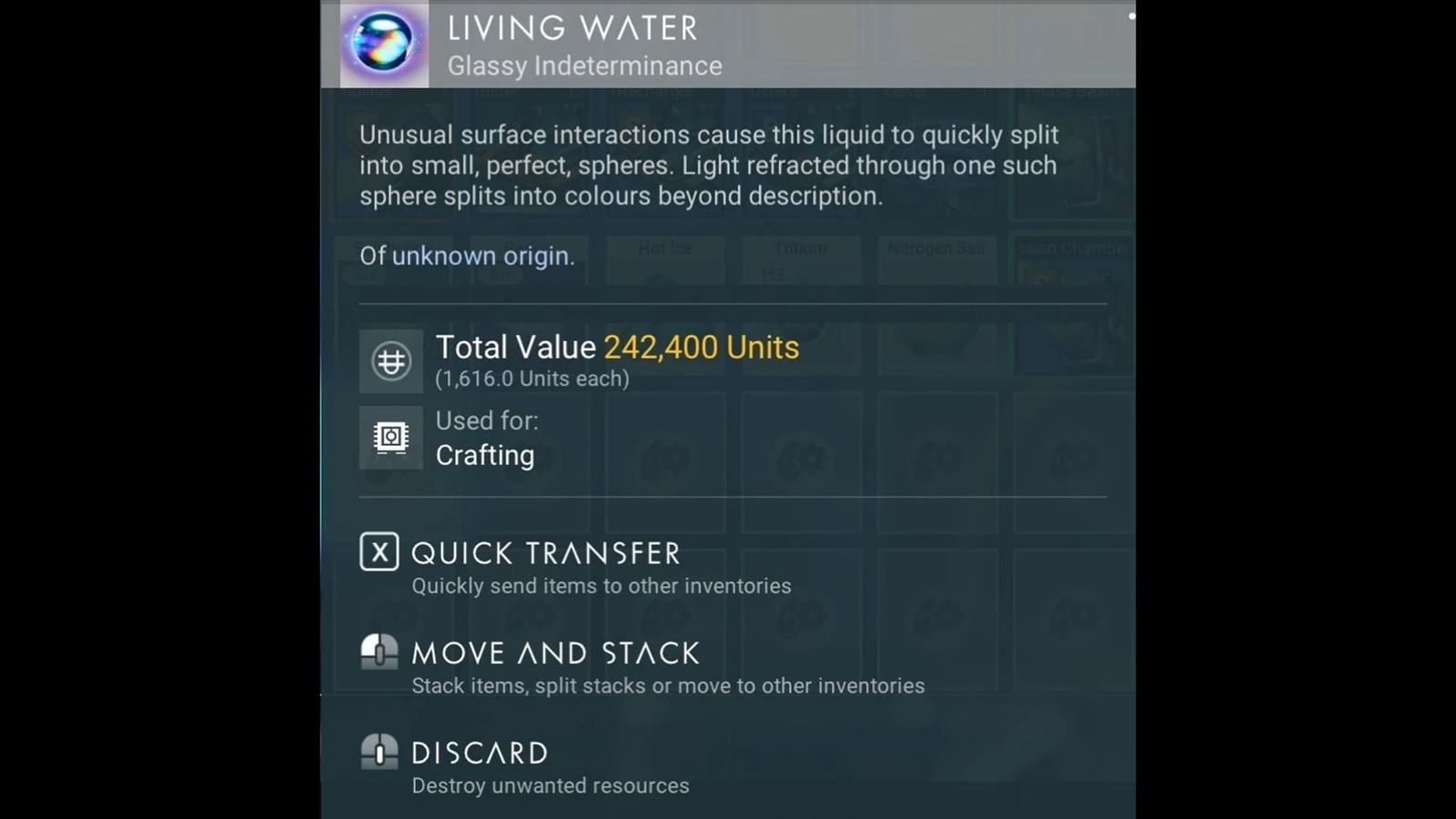Click the Living Water title header
The image size is (1456, 819).
click(x=572, y=29)
